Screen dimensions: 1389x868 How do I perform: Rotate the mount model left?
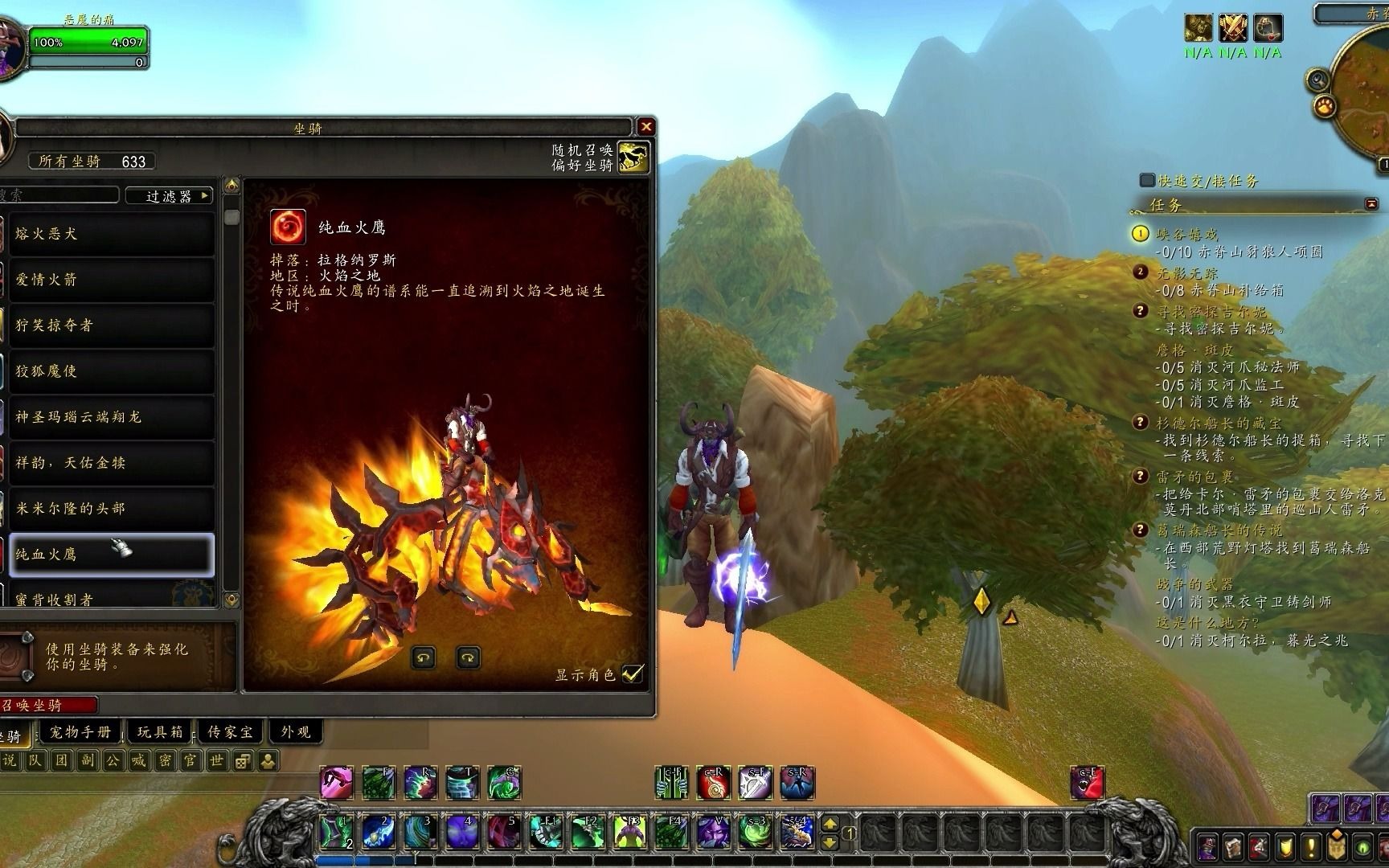pyautogui.click(x=423, y=658)
